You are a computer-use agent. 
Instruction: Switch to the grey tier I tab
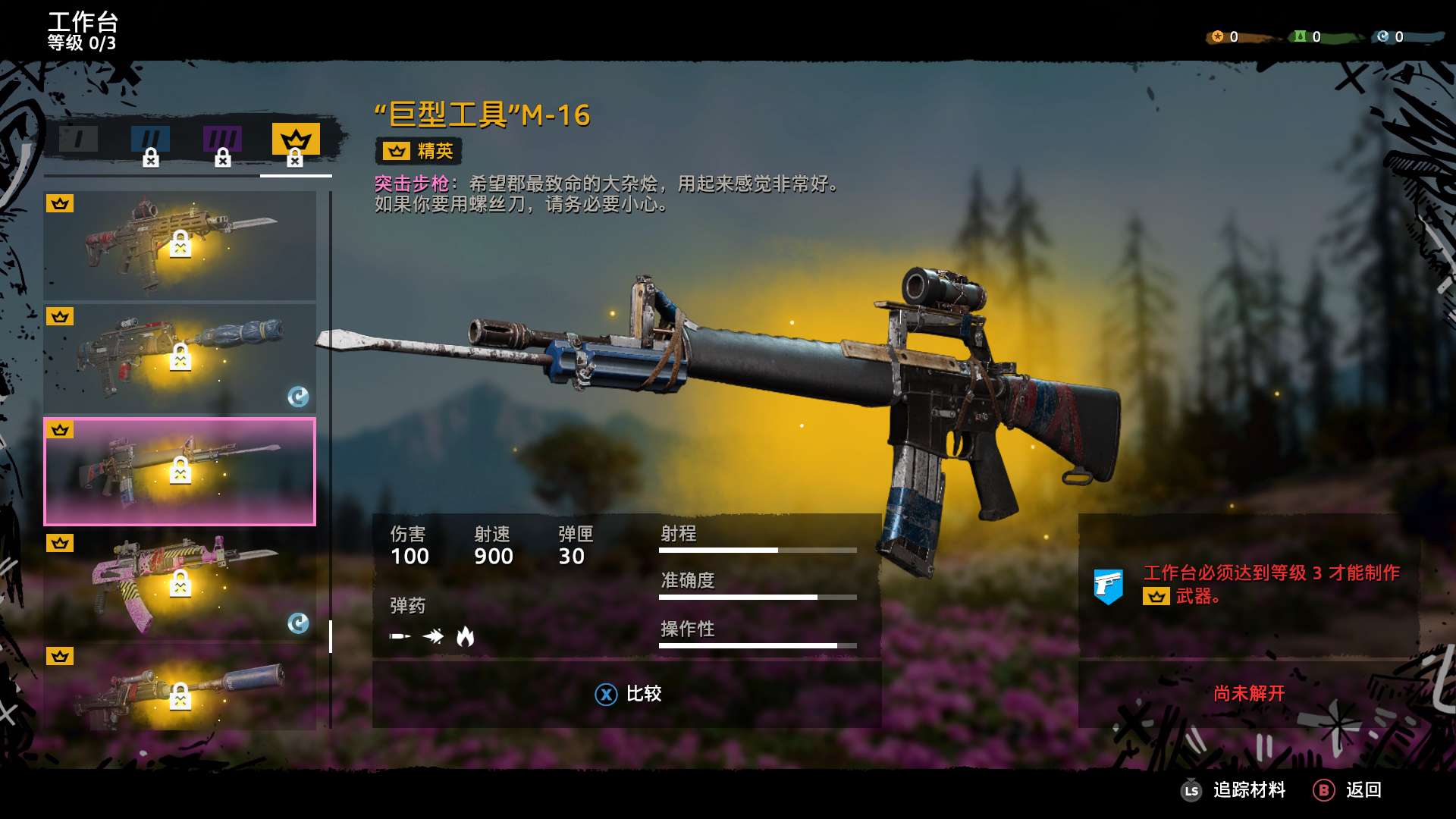click(x=79, y=140)
